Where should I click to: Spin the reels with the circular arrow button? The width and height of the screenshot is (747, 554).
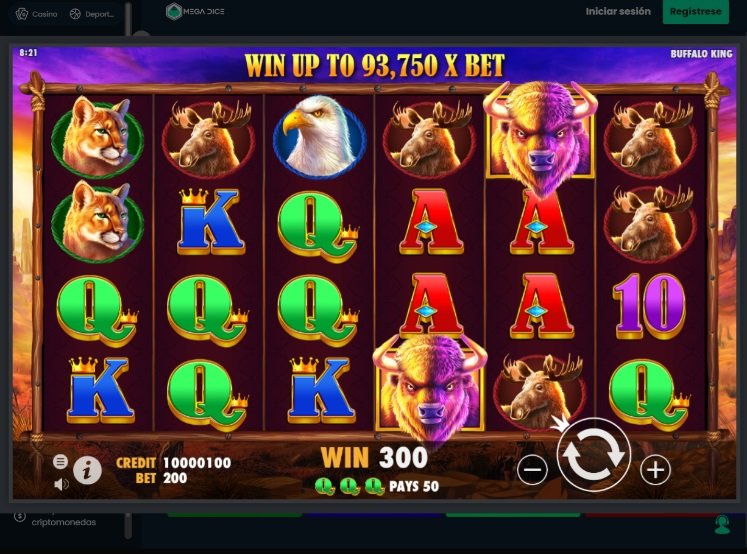pos(593,455)
